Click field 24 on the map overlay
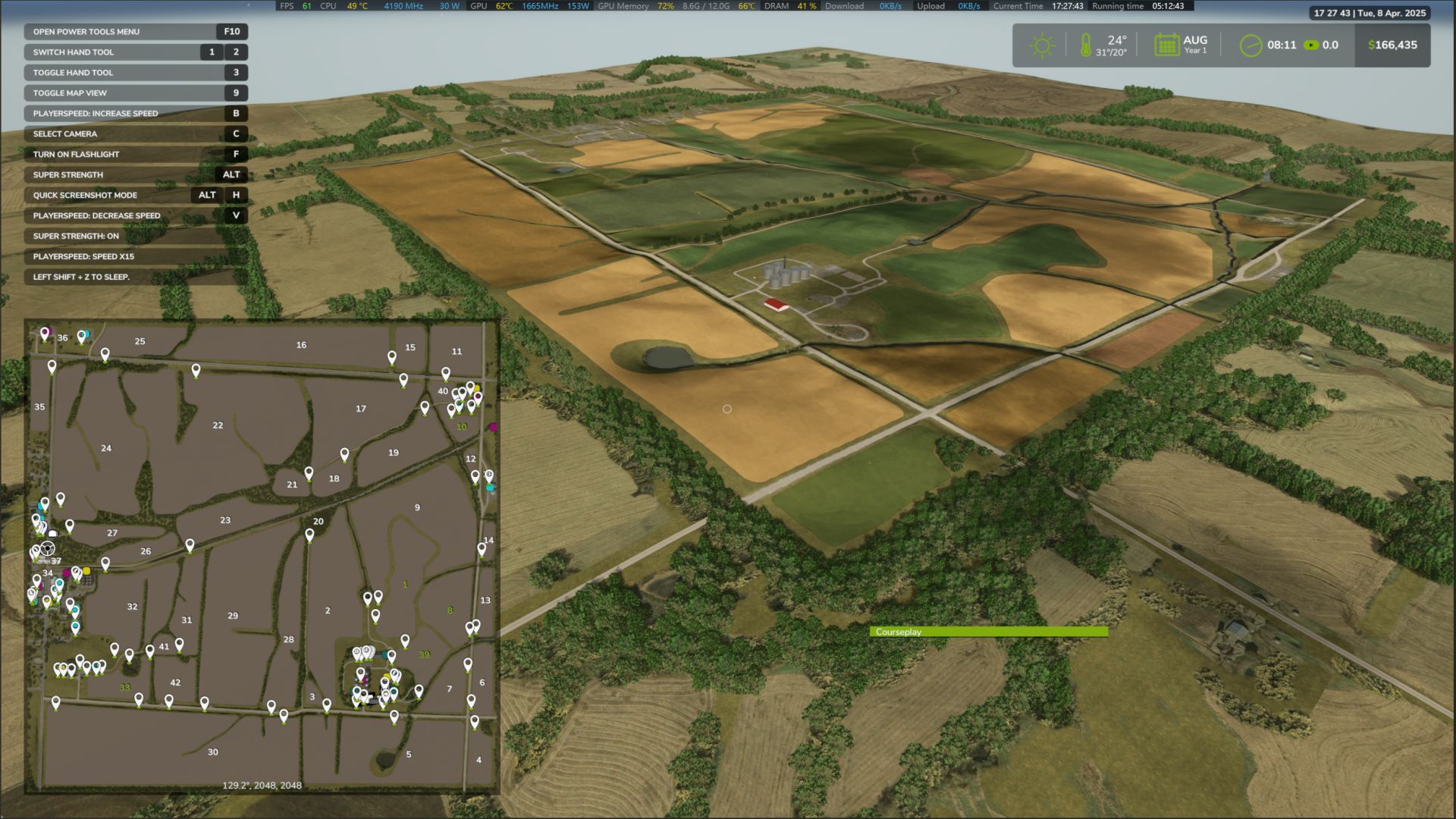1456x819 pixels. pyautogui.click(x=106, y=448)
